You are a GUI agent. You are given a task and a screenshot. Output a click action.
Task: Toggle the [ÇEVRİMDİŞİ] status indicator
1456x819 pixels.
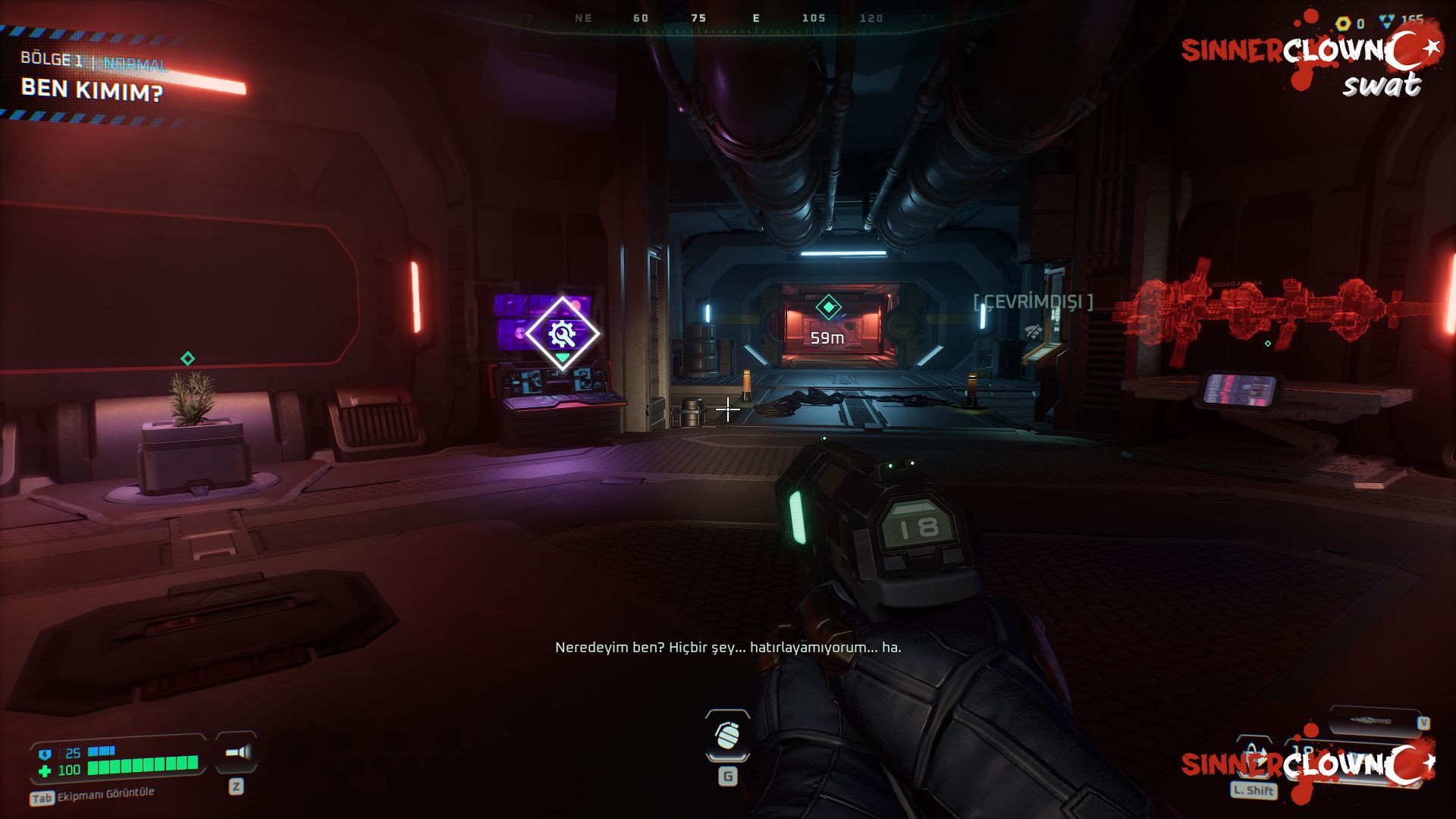click(x=1033, y=300)
